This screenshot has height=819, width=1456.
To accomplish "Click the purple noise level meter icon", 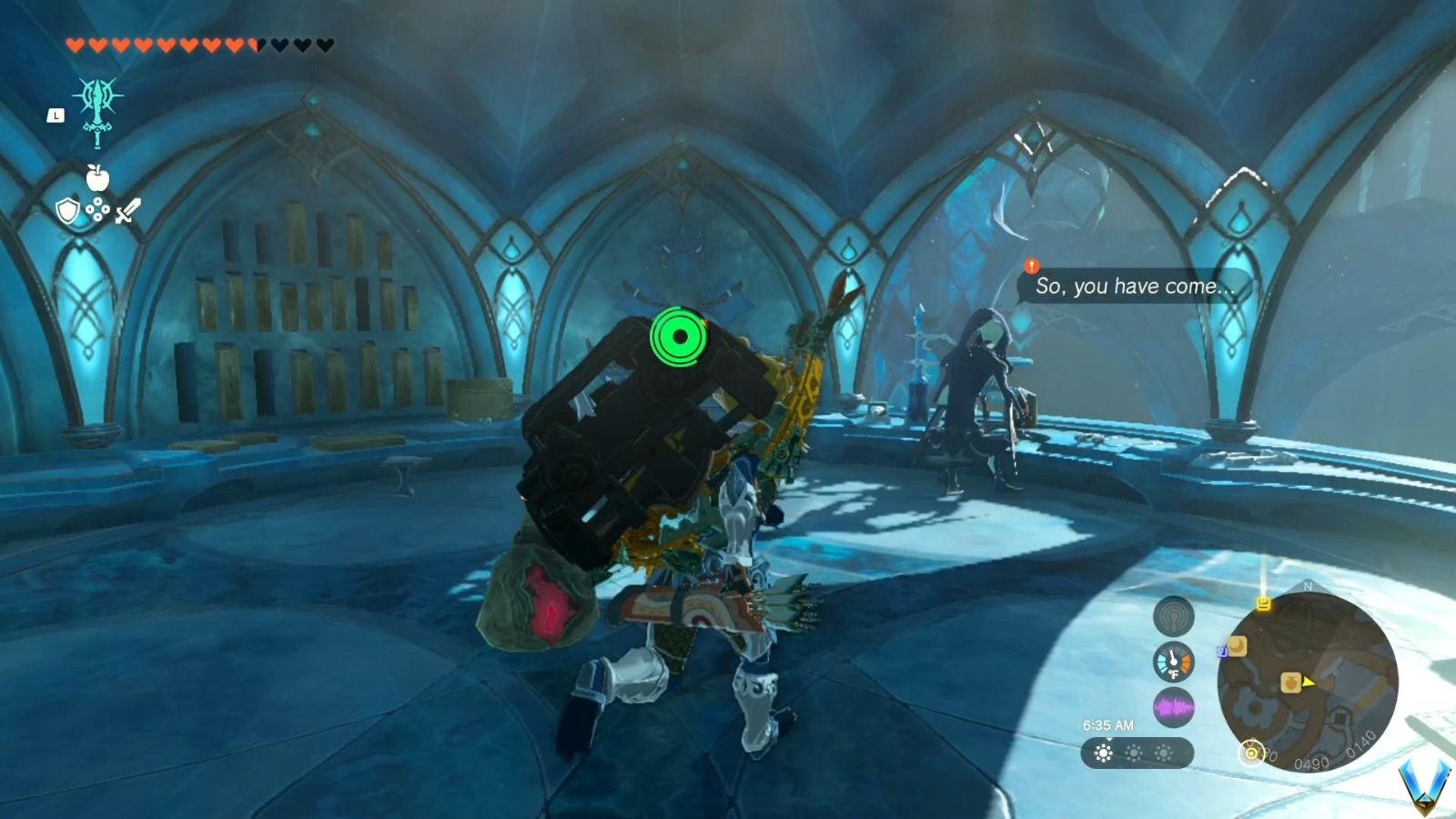I will 1173,705.
